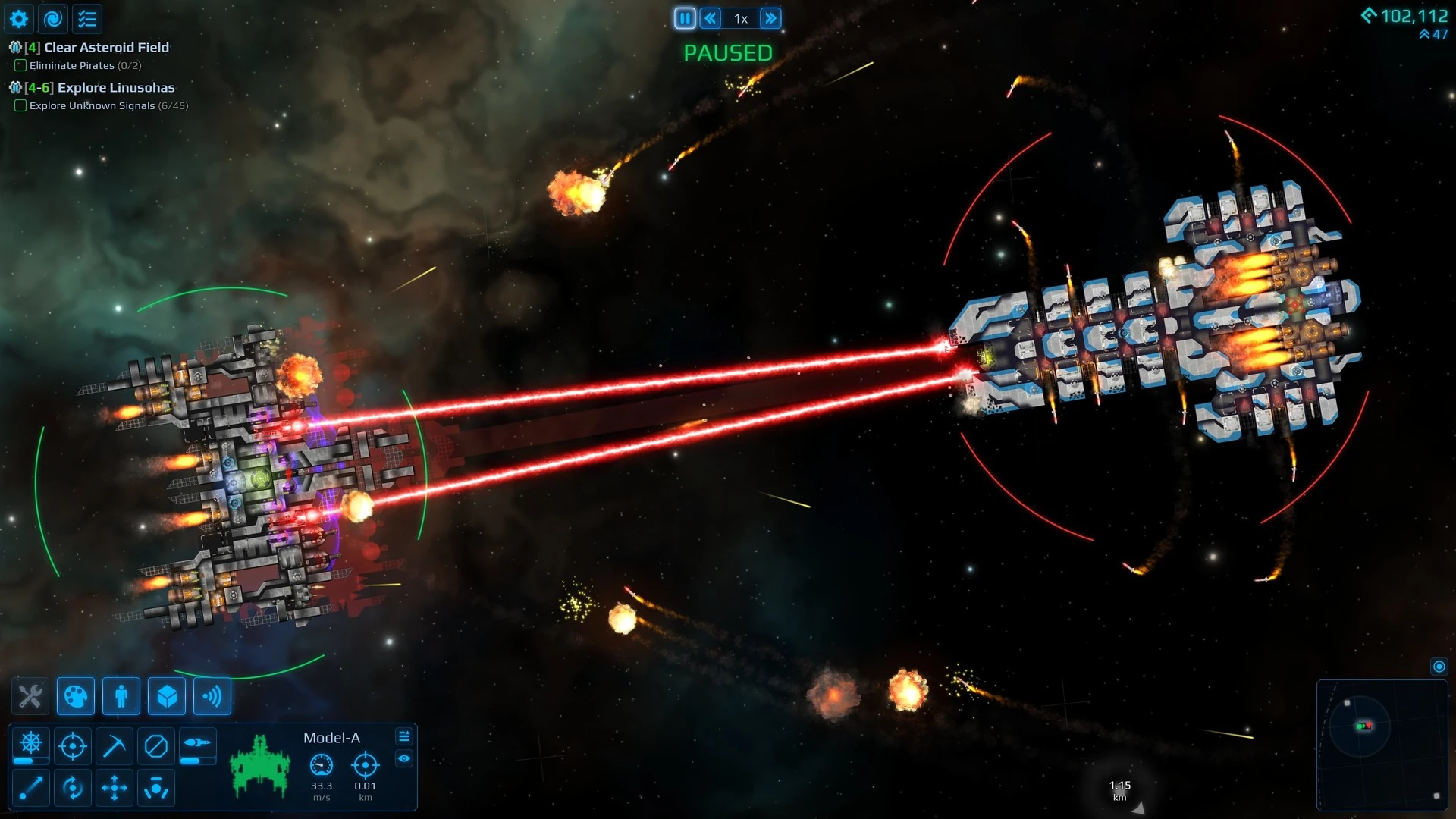Click the signal broadcast icon
Image resolution: width=1456 pixels, height=819 pixels.
(x=212, y=696)
